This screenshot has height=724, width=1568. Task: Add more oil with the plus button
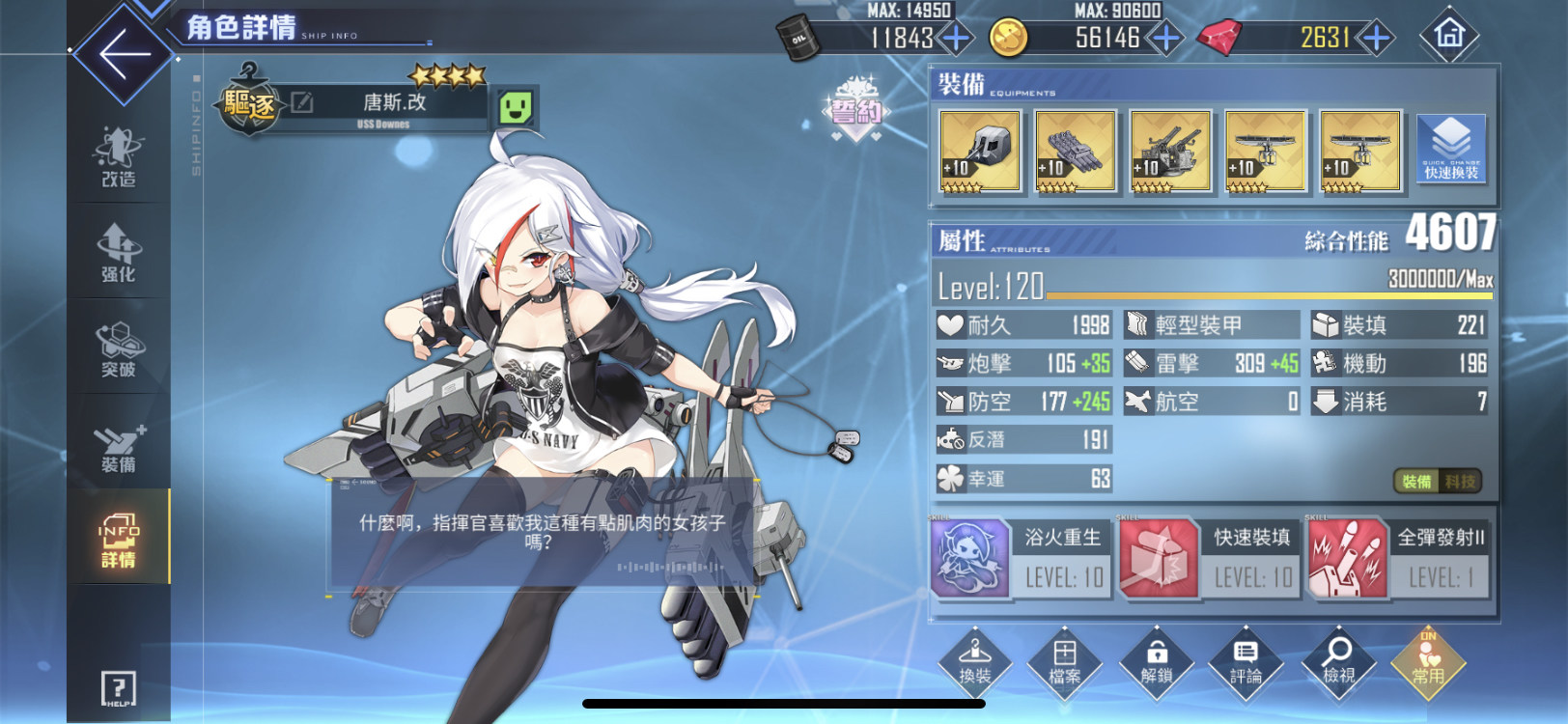point(956,39)
